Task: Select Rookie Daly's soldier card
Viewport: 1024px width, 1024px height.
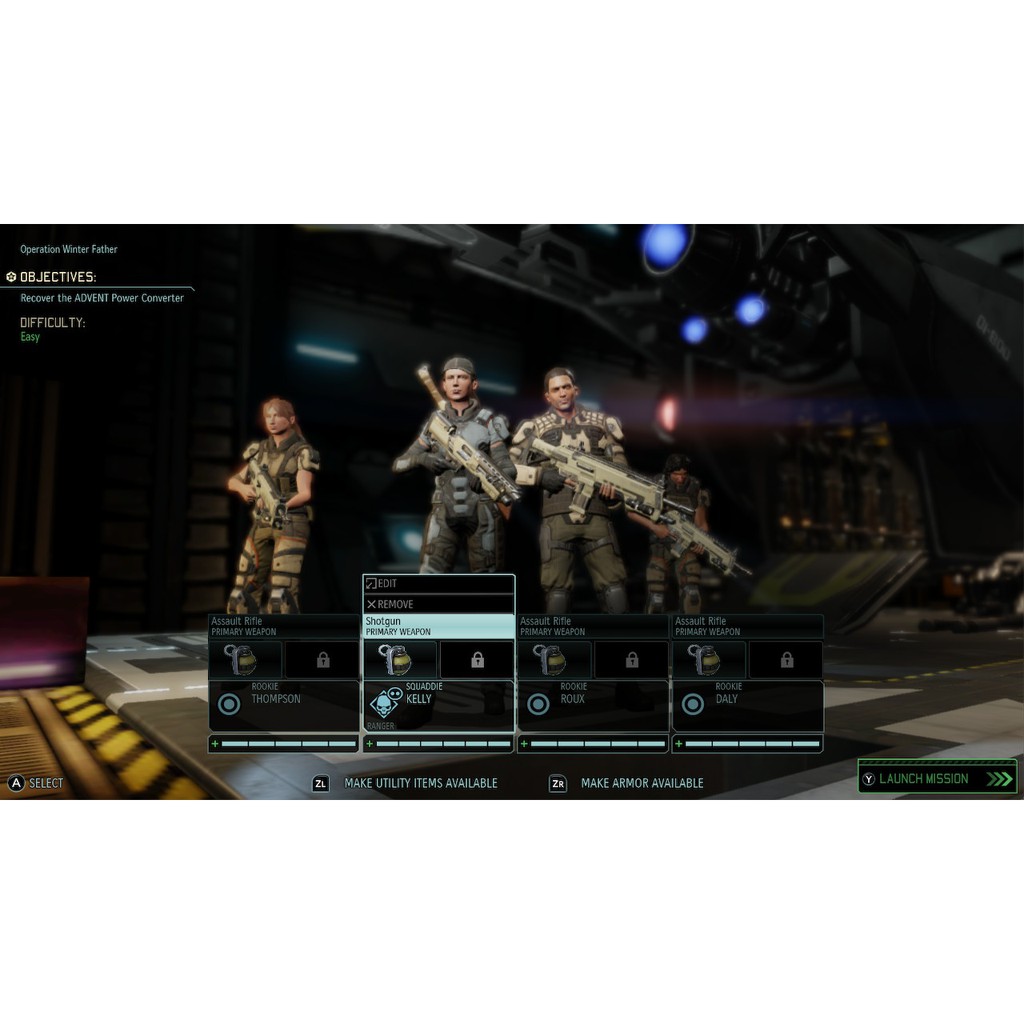Action: point(747,705)
